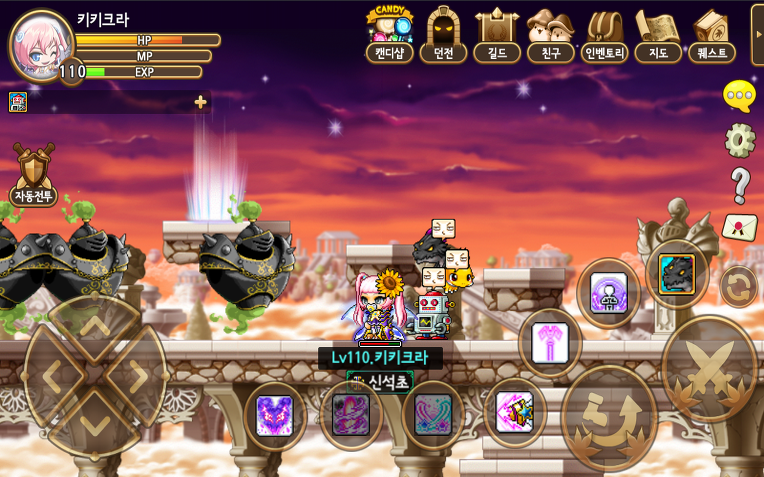
Task: Click the plus button on the buff bar
Action: pos(201,102)
